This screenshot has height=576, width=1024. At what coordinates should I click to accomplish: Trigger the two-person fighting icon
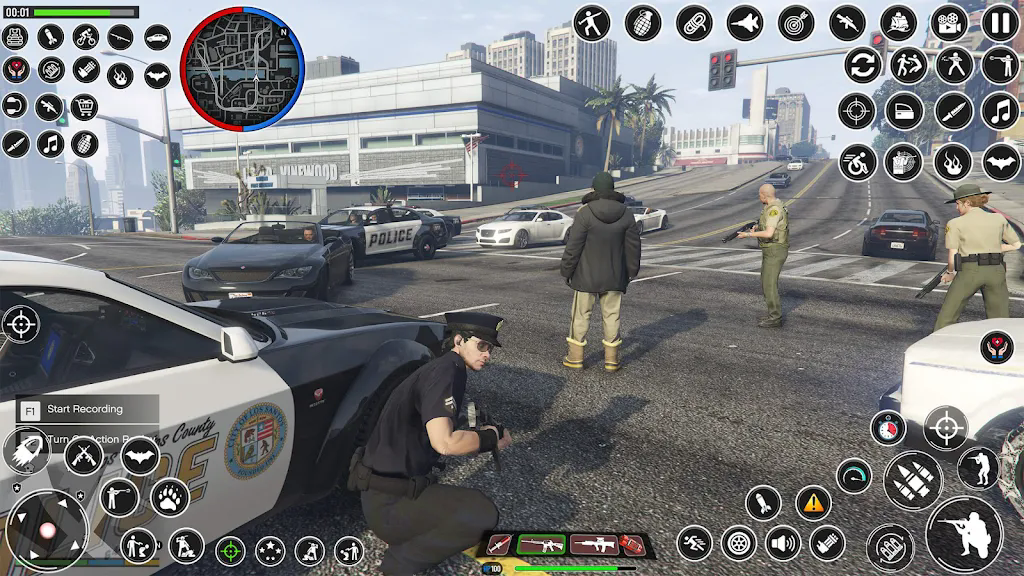click(909, 65)
